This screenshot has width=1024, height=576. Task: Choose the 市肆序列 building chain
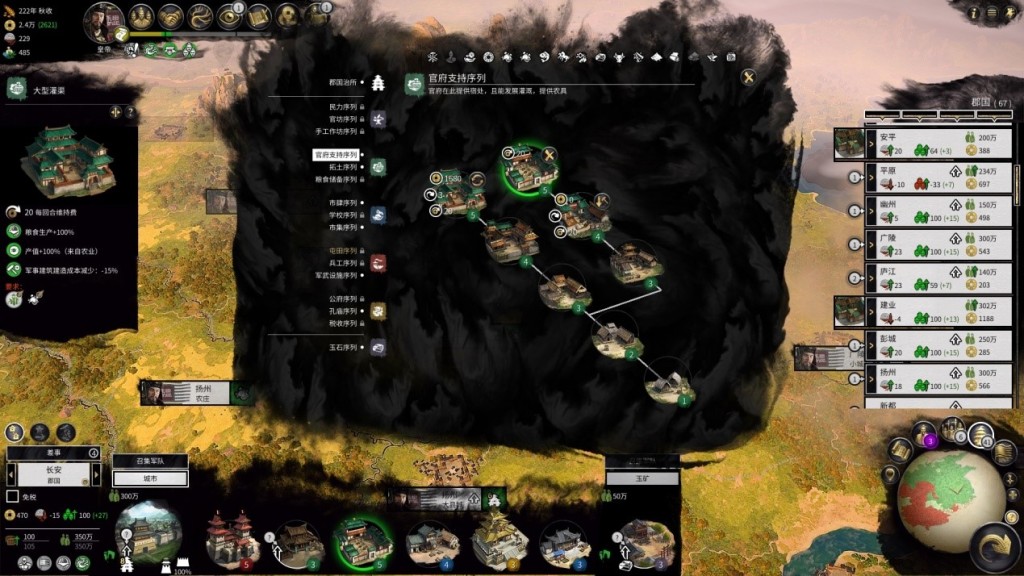(342, 203)
